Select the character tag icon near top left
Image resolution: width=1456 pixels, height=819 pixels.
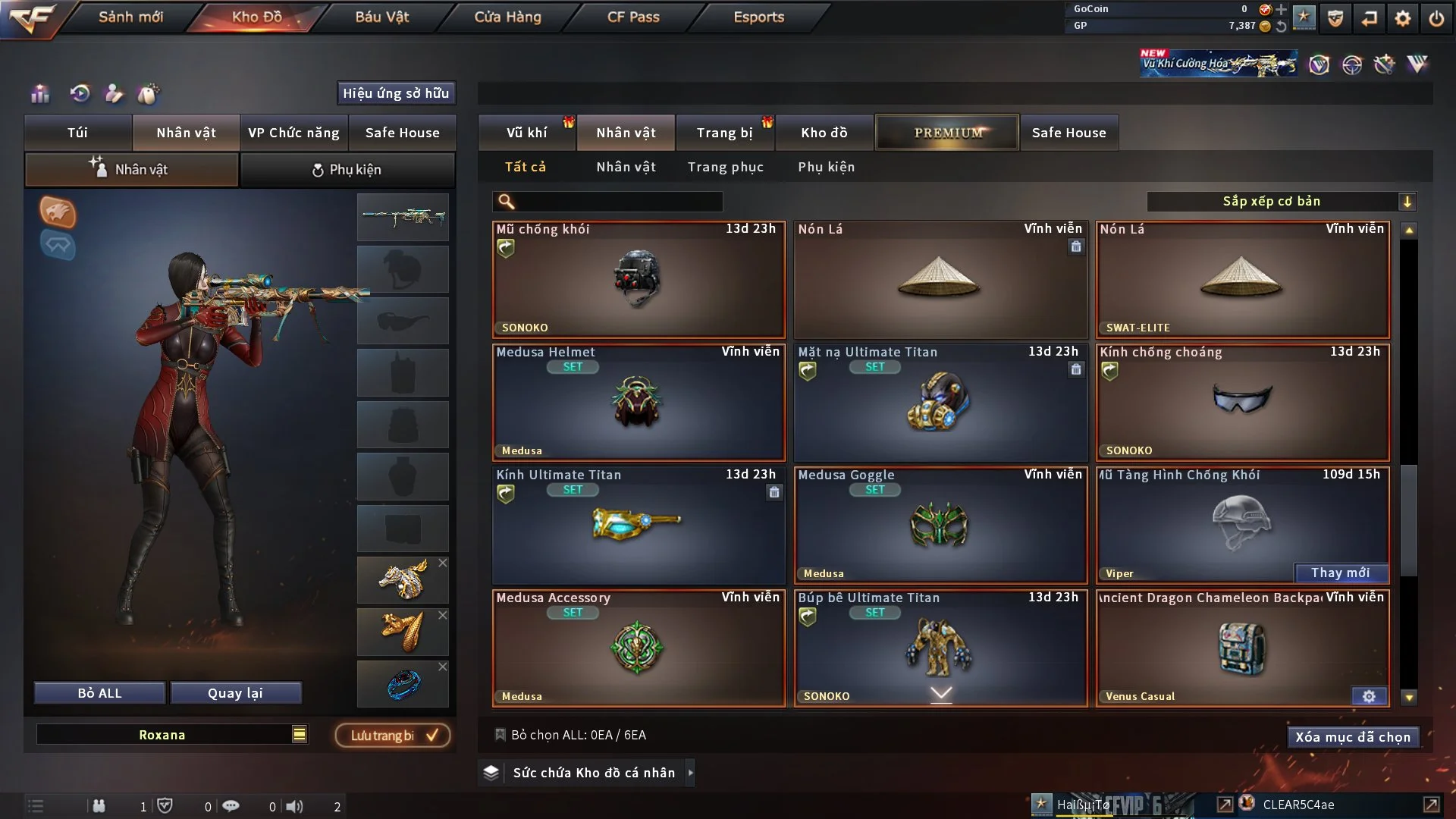point(115,94)
